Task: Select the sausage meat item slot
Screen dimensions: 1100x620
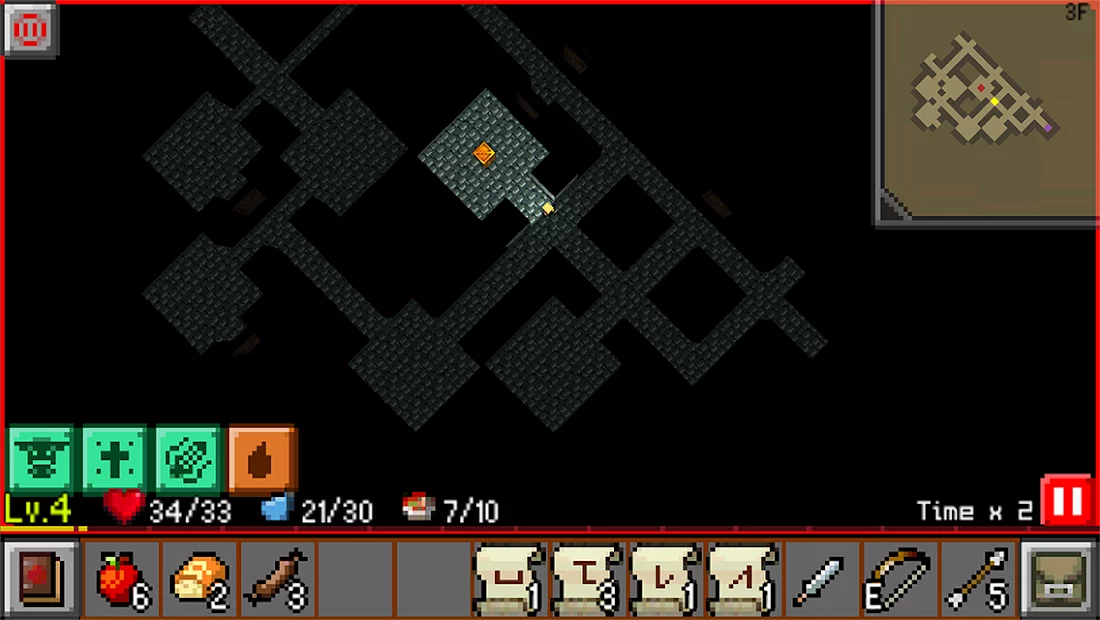Action: 277,579
